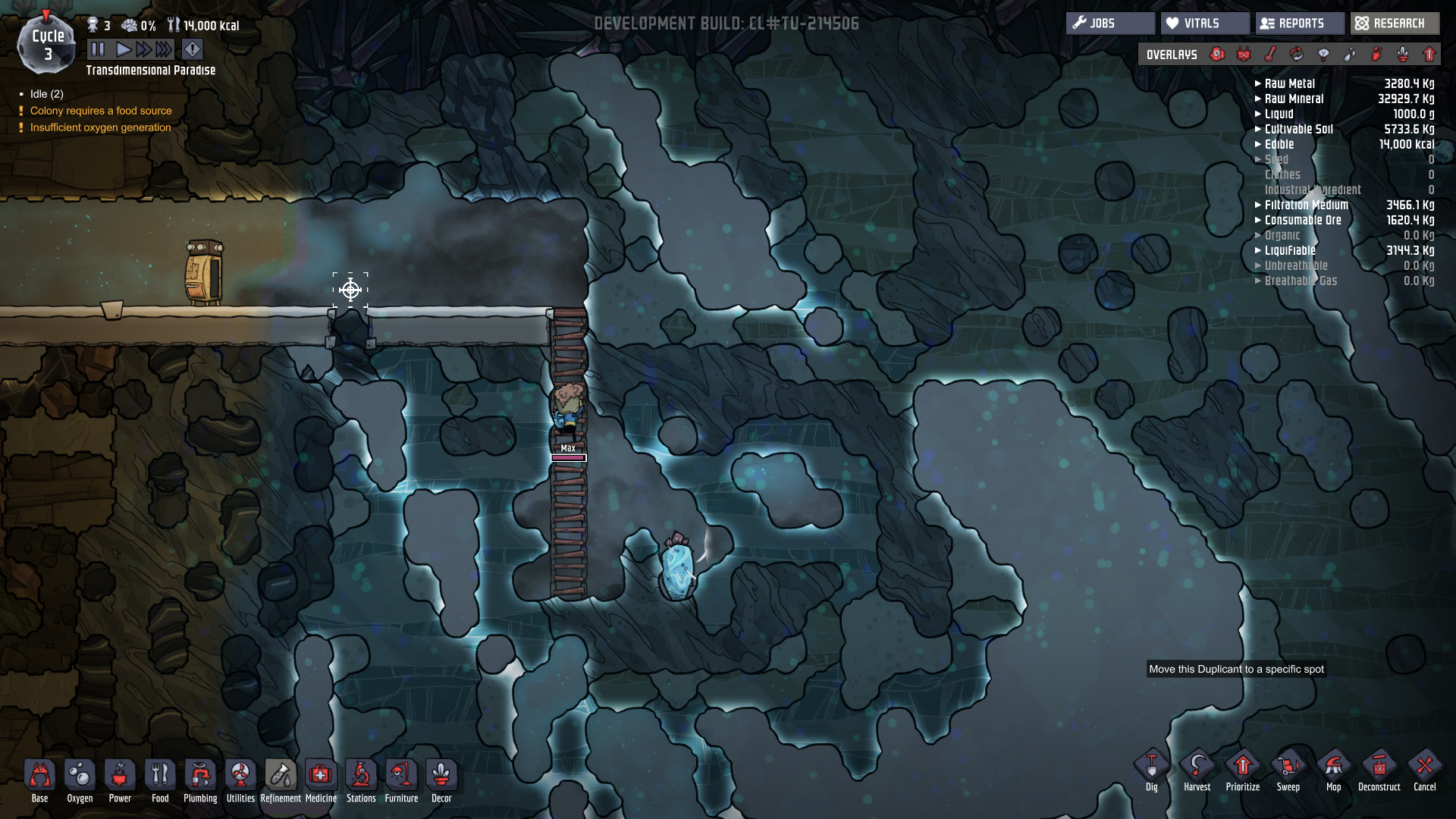Open the Vitals panel
The height and width of the screenshot is (819, 1456).
click(1204, 24)
